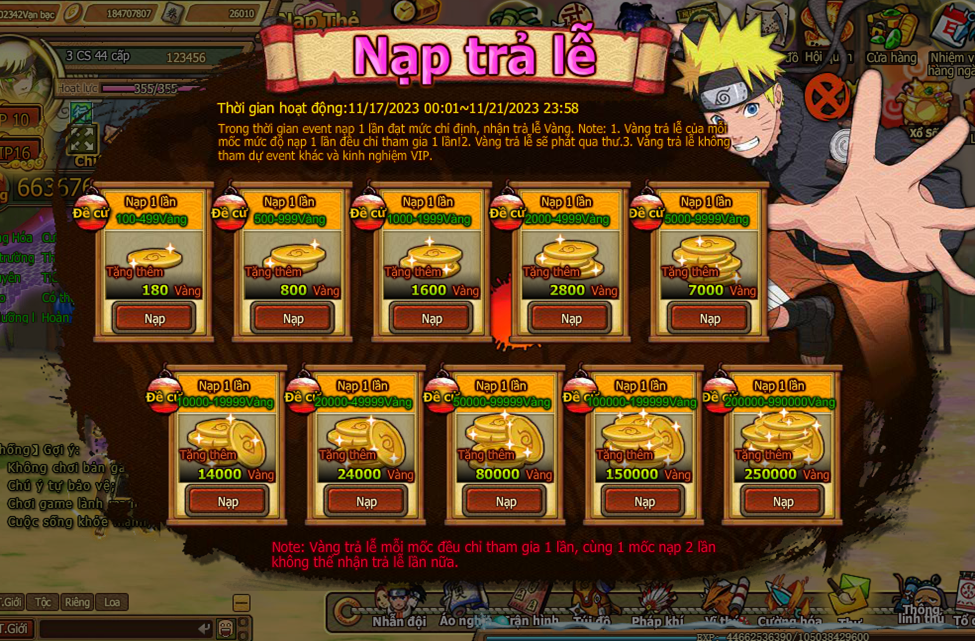Recharge the 14000 Vàng bonus tier
This screenshot has width=975, height=641.
228,501
